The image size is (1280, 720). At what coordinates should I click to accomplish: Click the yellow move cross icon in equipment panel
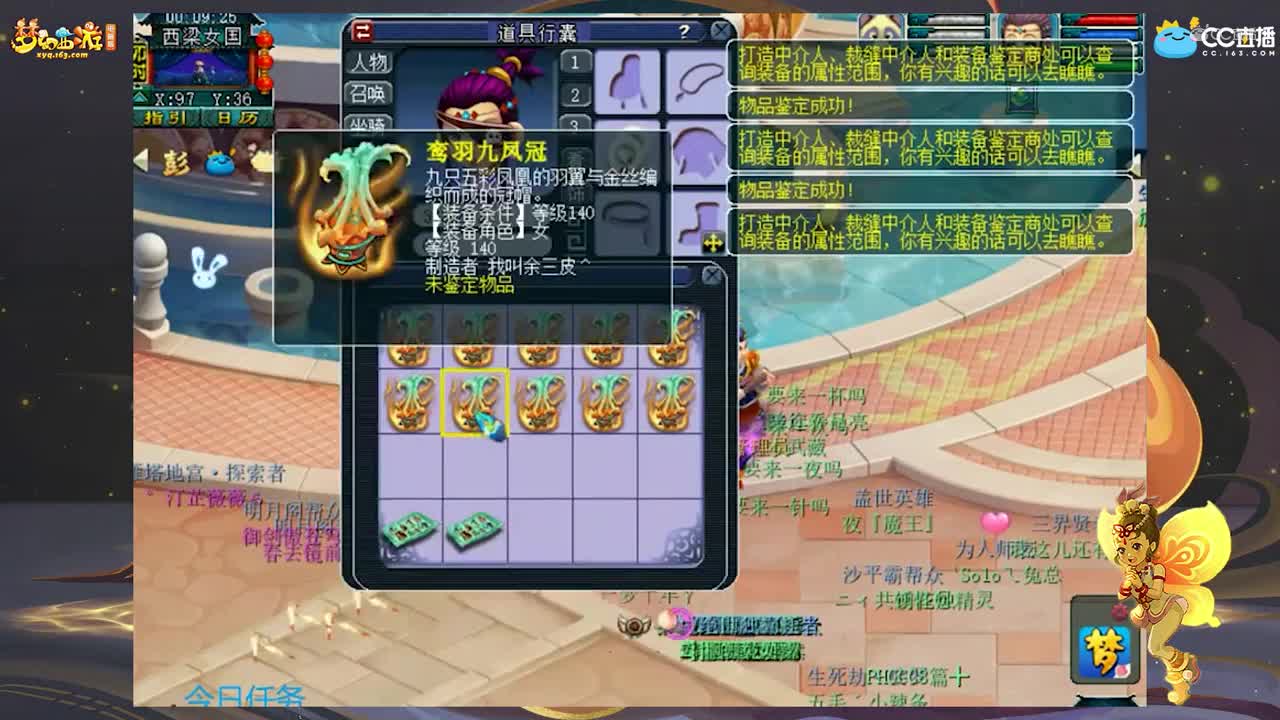coord(713,241)
